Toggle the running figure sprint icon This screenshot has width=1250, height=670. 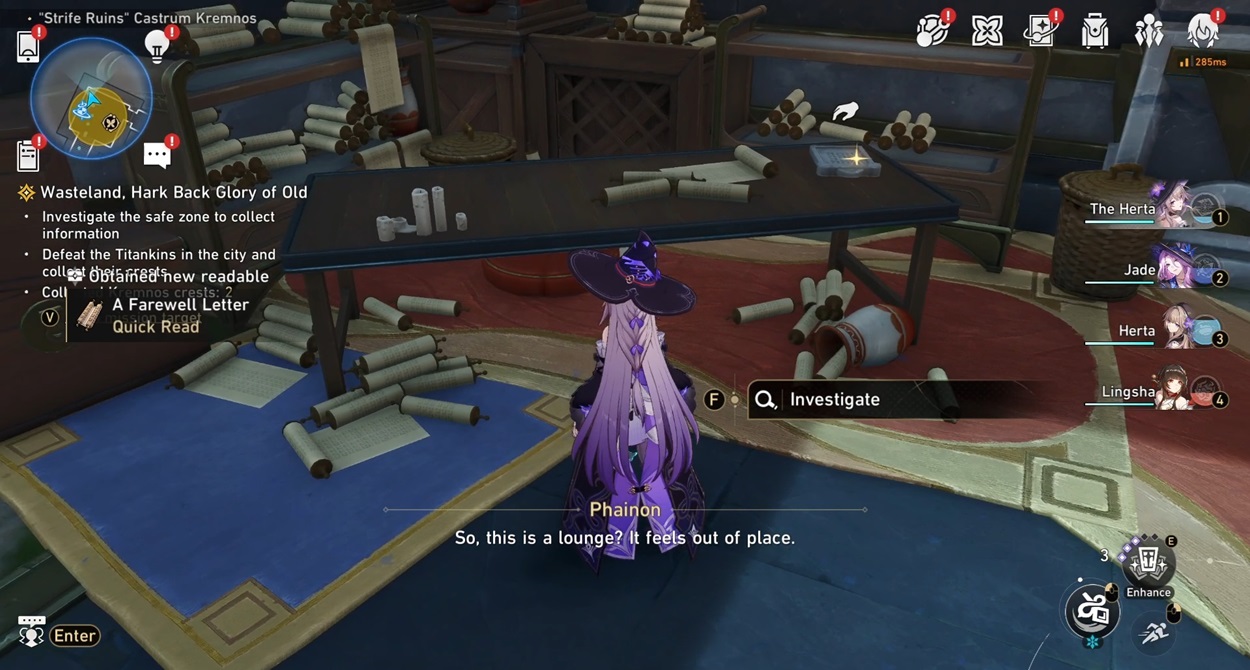(x=1155, y=631)
